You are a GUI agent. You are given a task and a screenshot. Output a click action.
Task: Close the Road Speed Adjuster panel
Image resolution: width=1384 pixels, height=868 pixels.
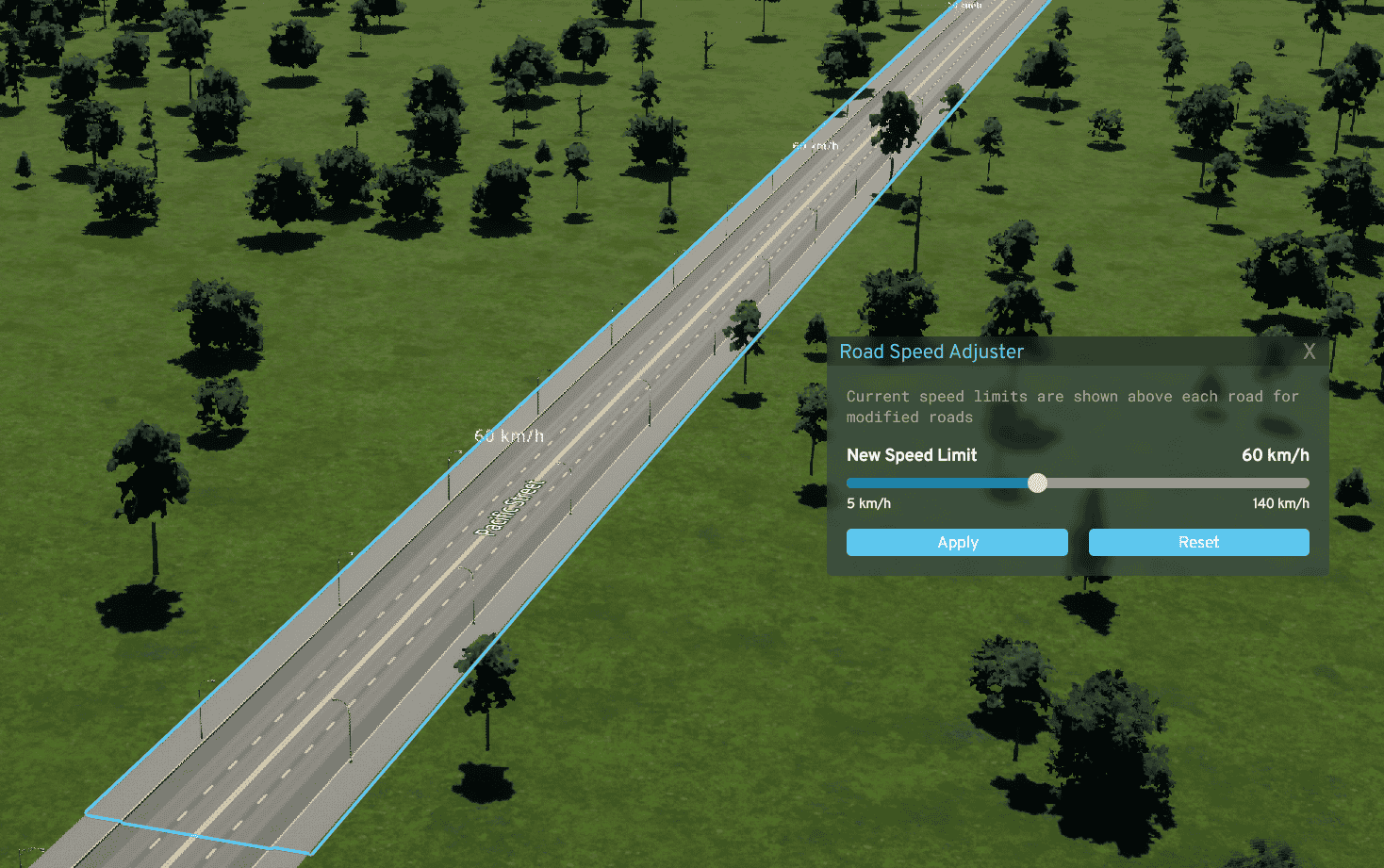pos(1310,352)
